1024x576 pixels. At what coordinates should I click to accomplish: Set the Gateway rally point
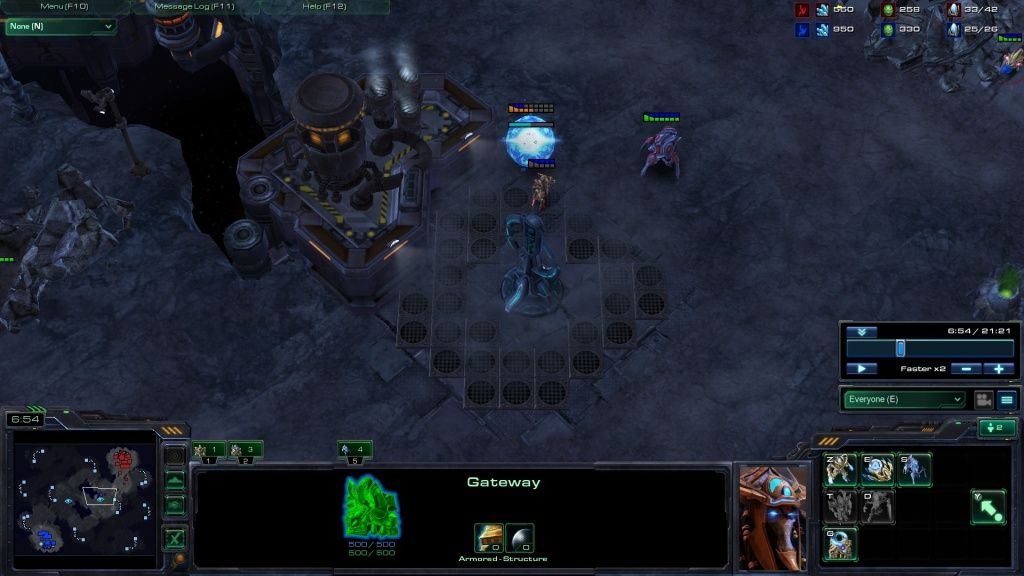(x=988, y=507)
